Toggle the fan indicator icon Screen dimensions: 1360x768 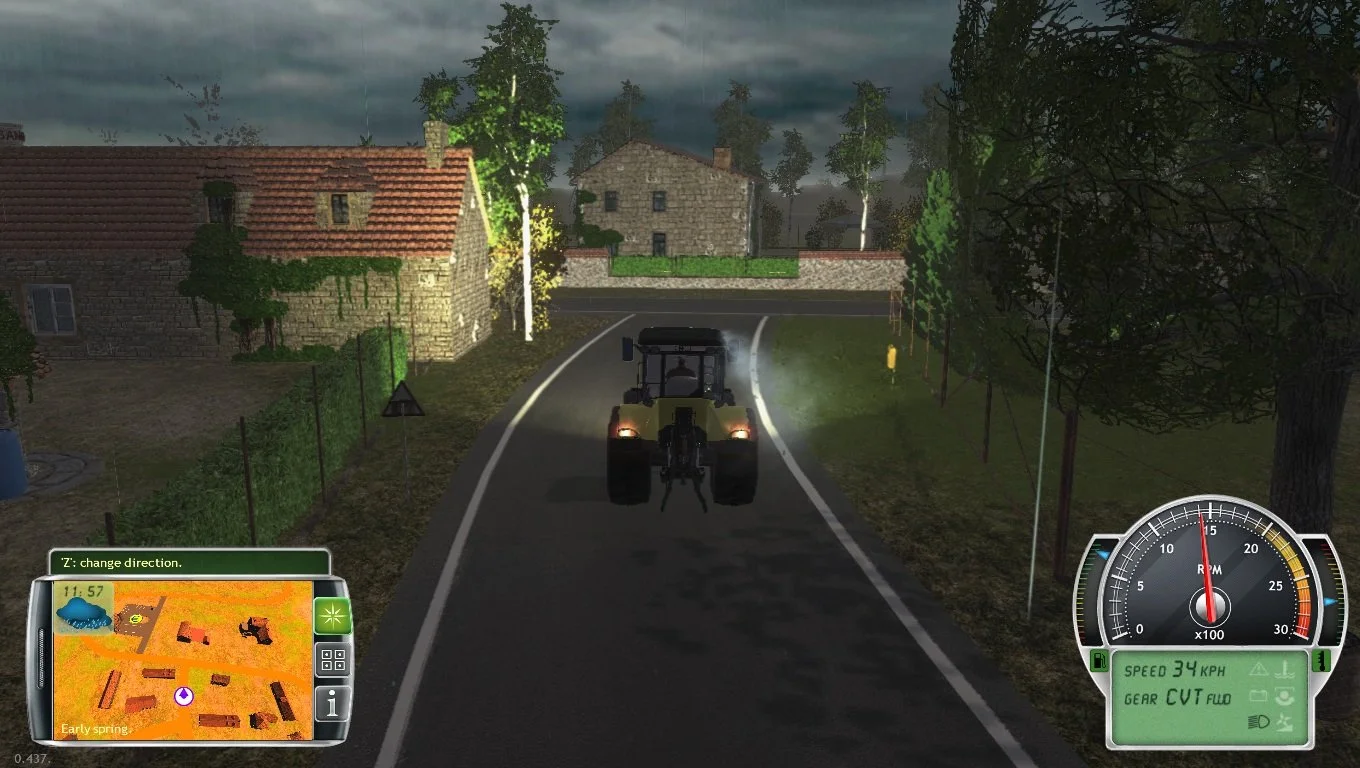(1284, 722)
